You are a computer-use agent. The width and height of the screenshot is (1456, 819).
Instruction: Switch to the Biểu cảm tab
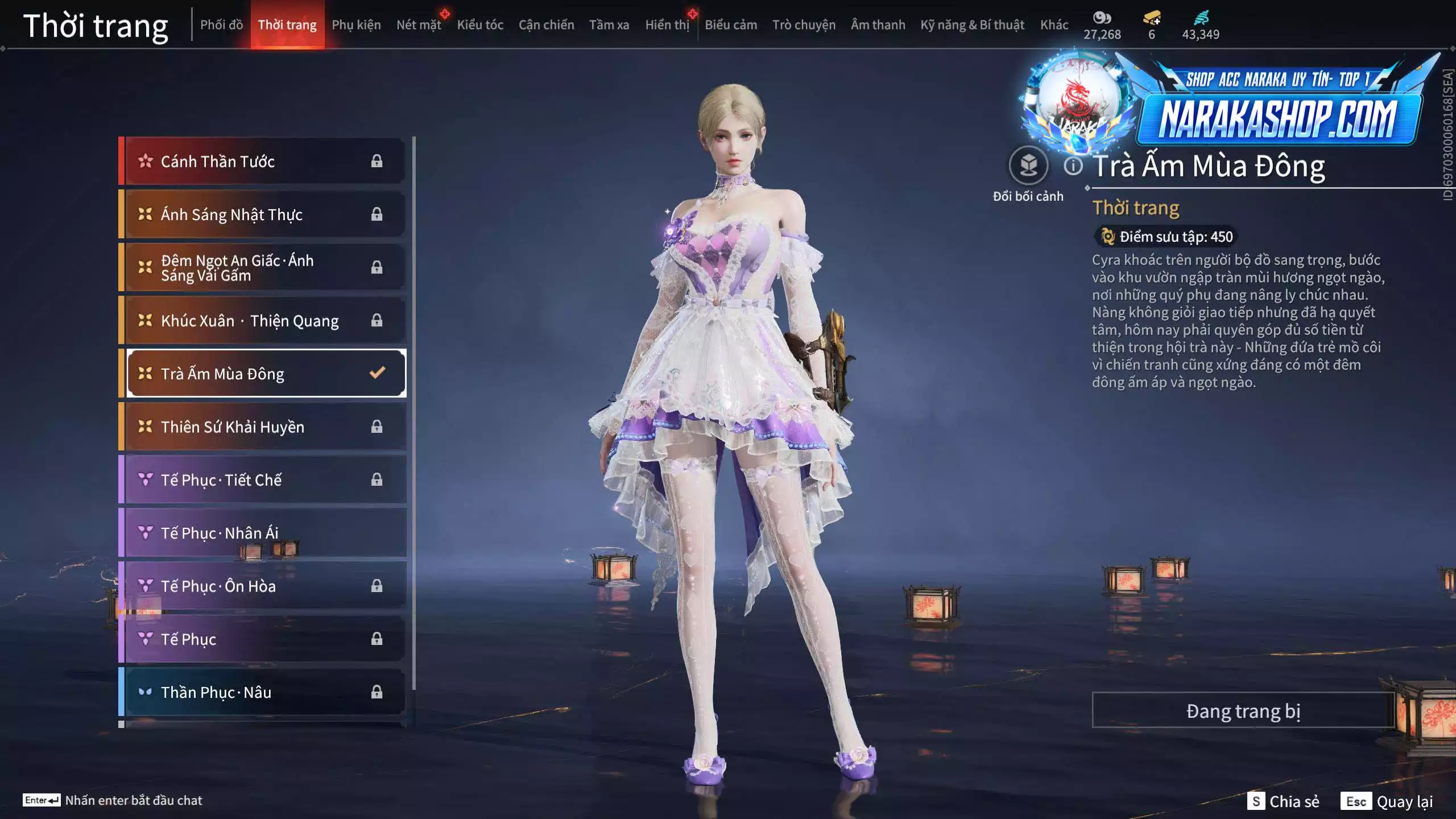pyautogui.click(x=731, y=25)
